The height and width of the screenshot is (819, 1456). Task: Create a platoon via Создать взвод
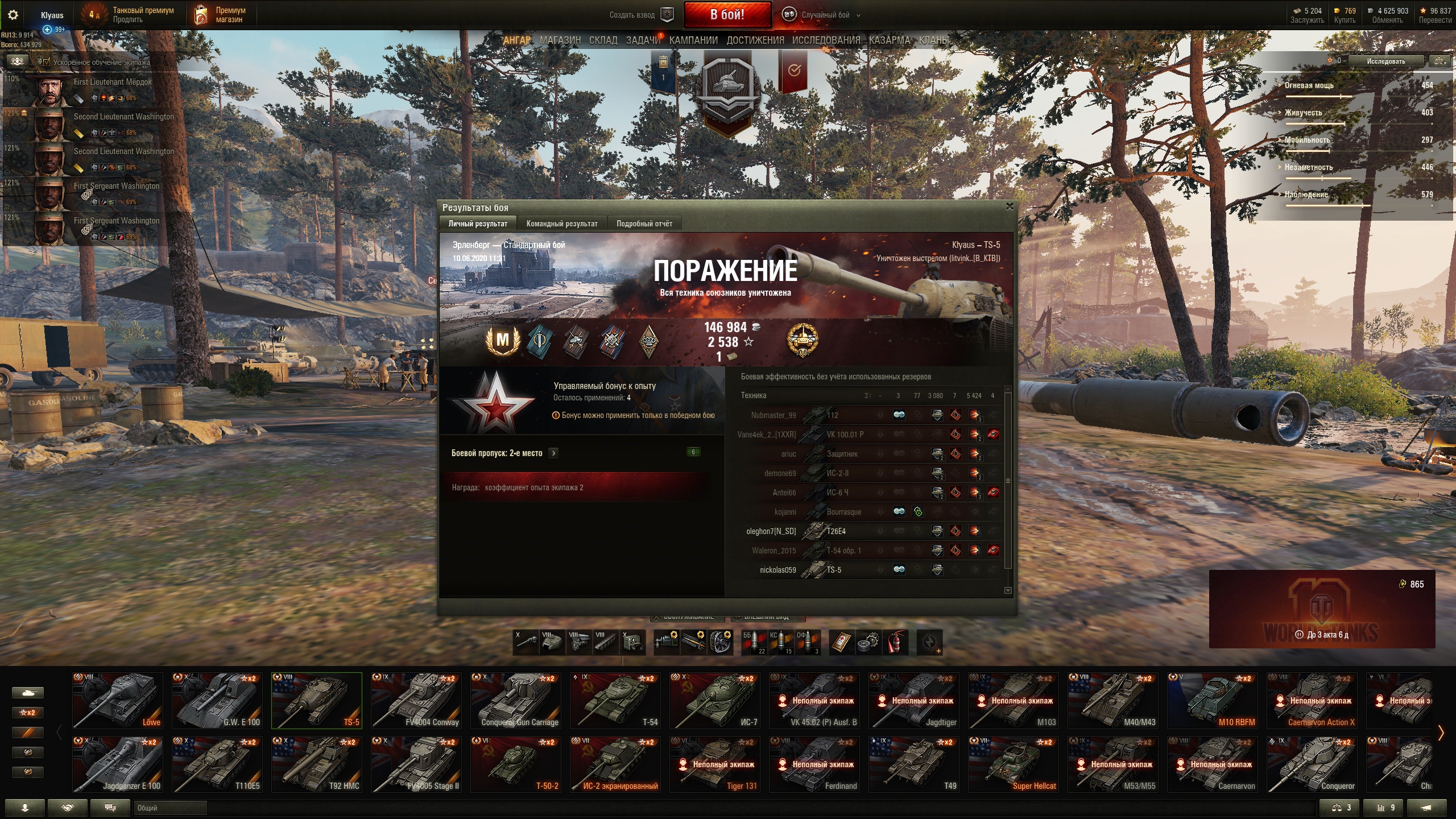tap(641, 15)
